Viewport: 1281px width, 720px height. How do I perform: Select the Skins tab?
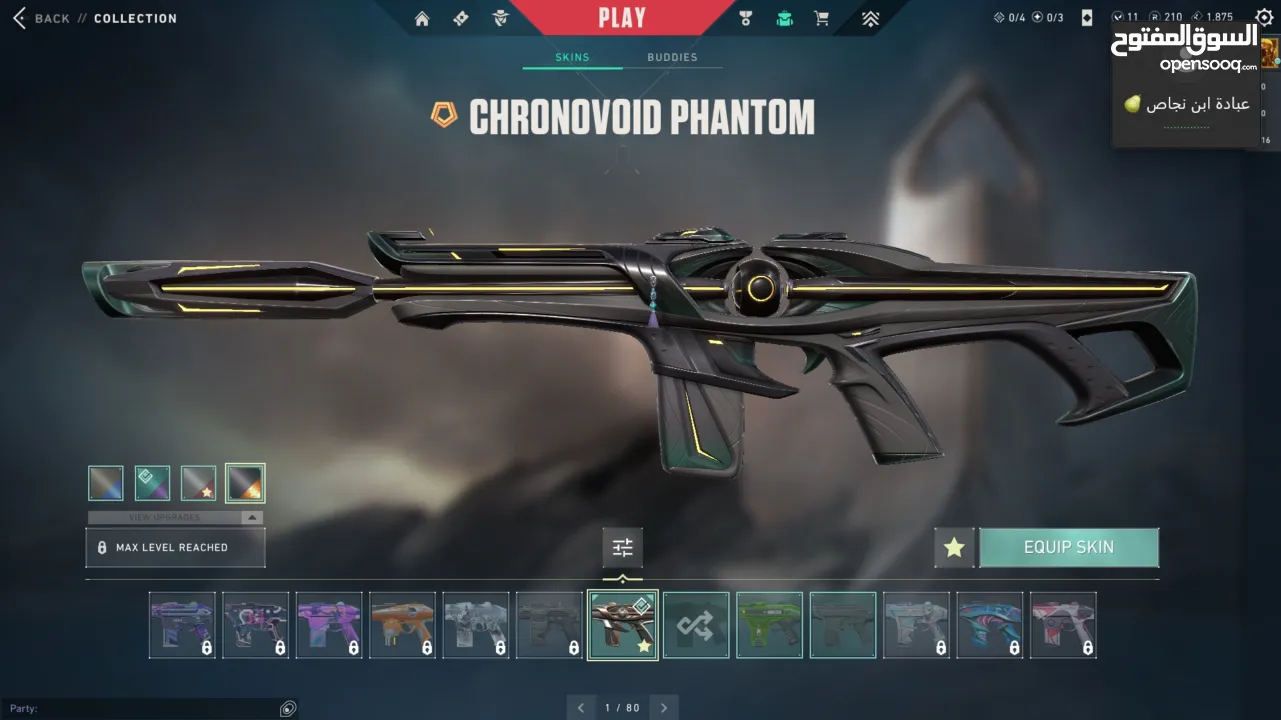click(x=572, y=57)
